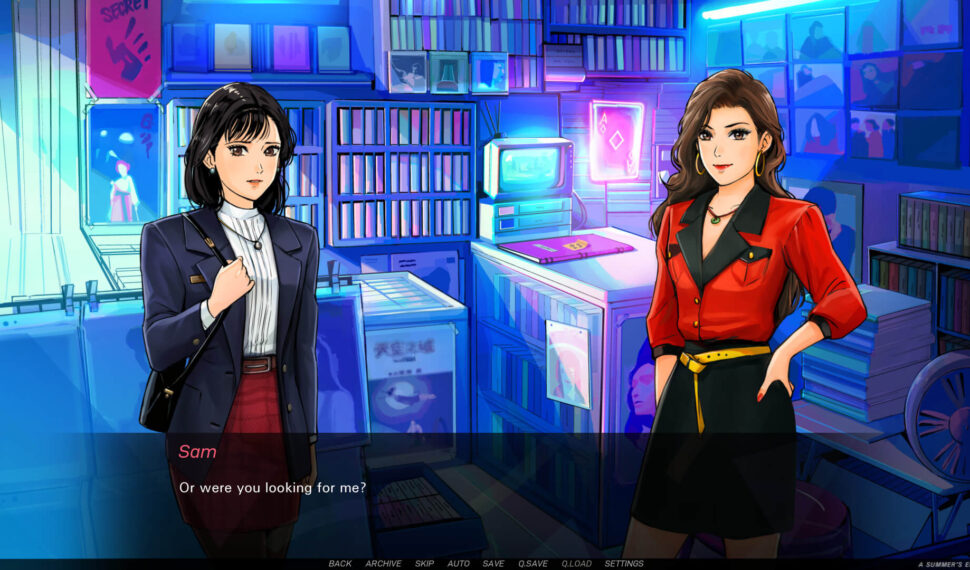Open the SETTINGS menu
The width and height of the screenshot is (970, 570).
624,564
